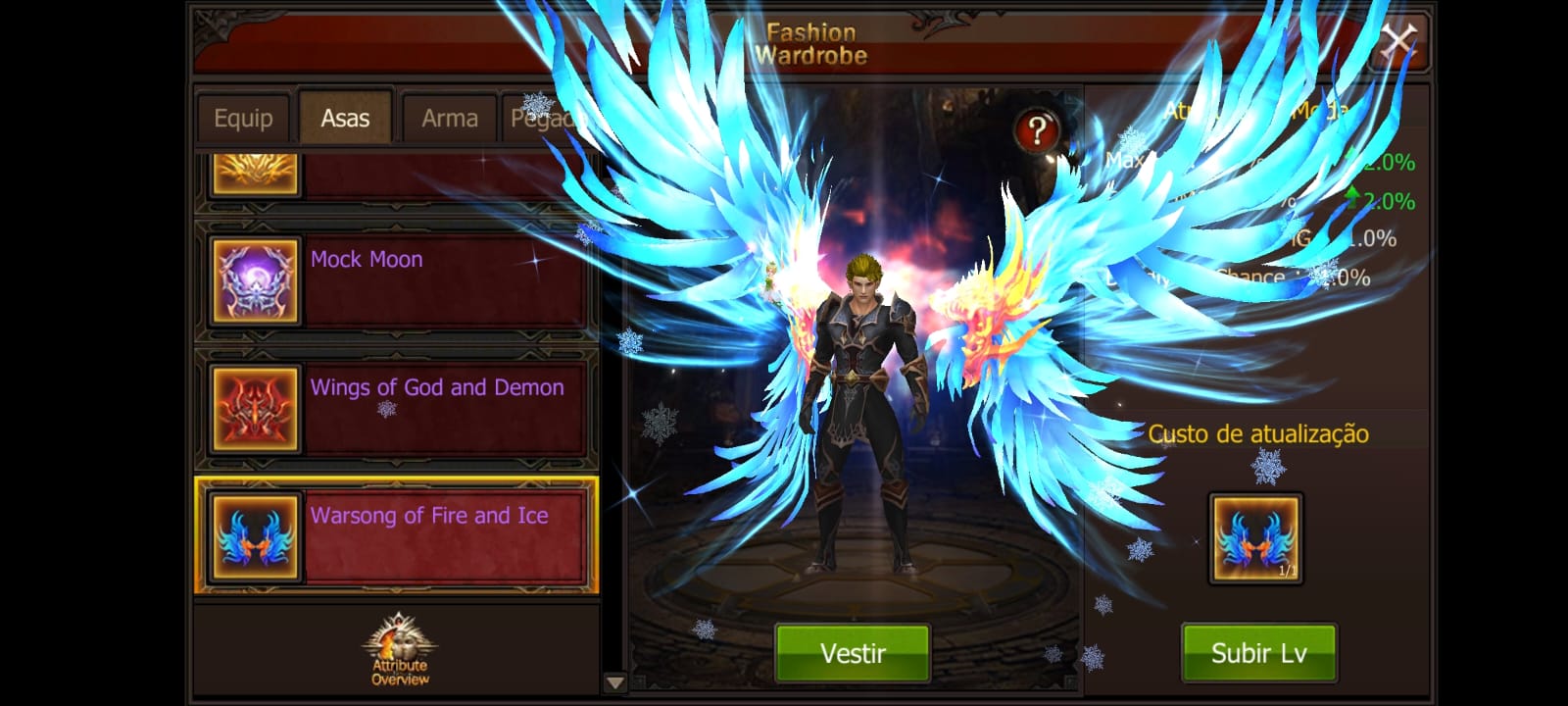Open the Attribute Overview
1568x706 pixels.
click(399, 650)
